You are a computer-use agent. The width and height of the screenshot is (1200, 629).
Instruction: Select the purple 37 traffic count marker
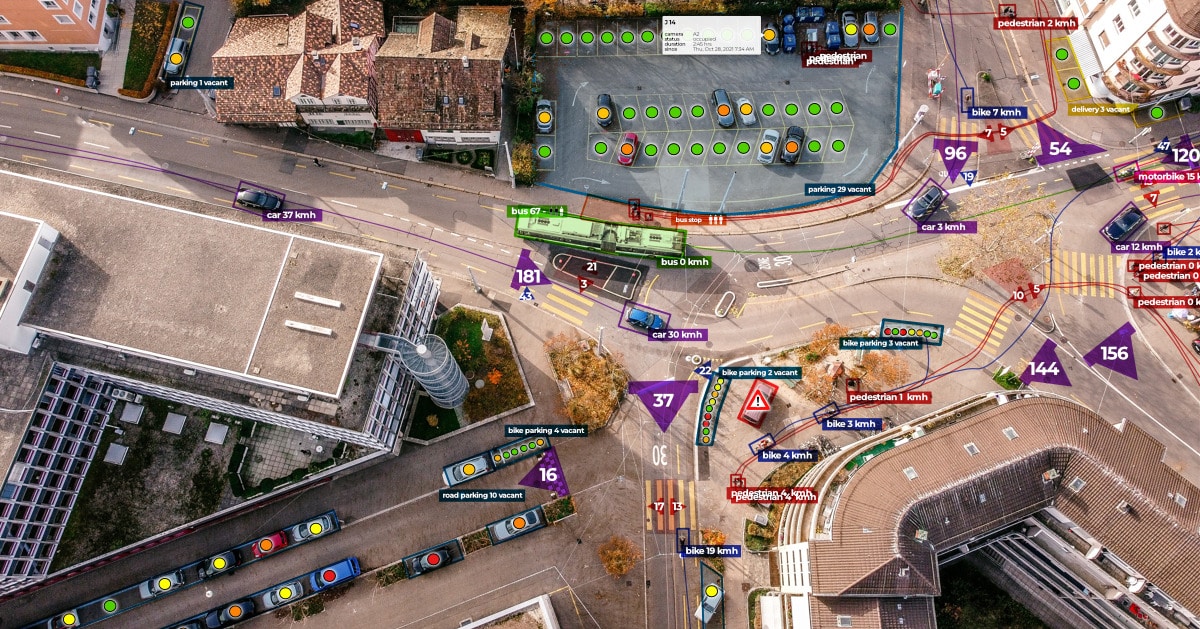pyautogui.click(x=663, y=400)
